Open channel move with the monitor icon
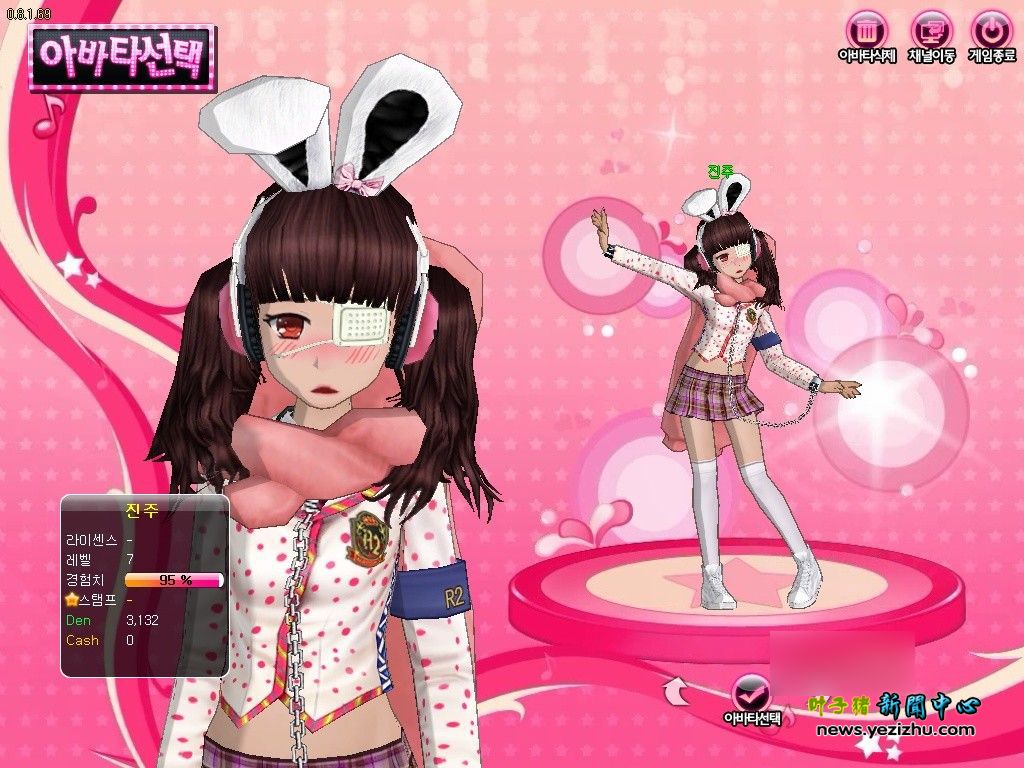This screenshot has height=768, width=1024. [930, 30]
